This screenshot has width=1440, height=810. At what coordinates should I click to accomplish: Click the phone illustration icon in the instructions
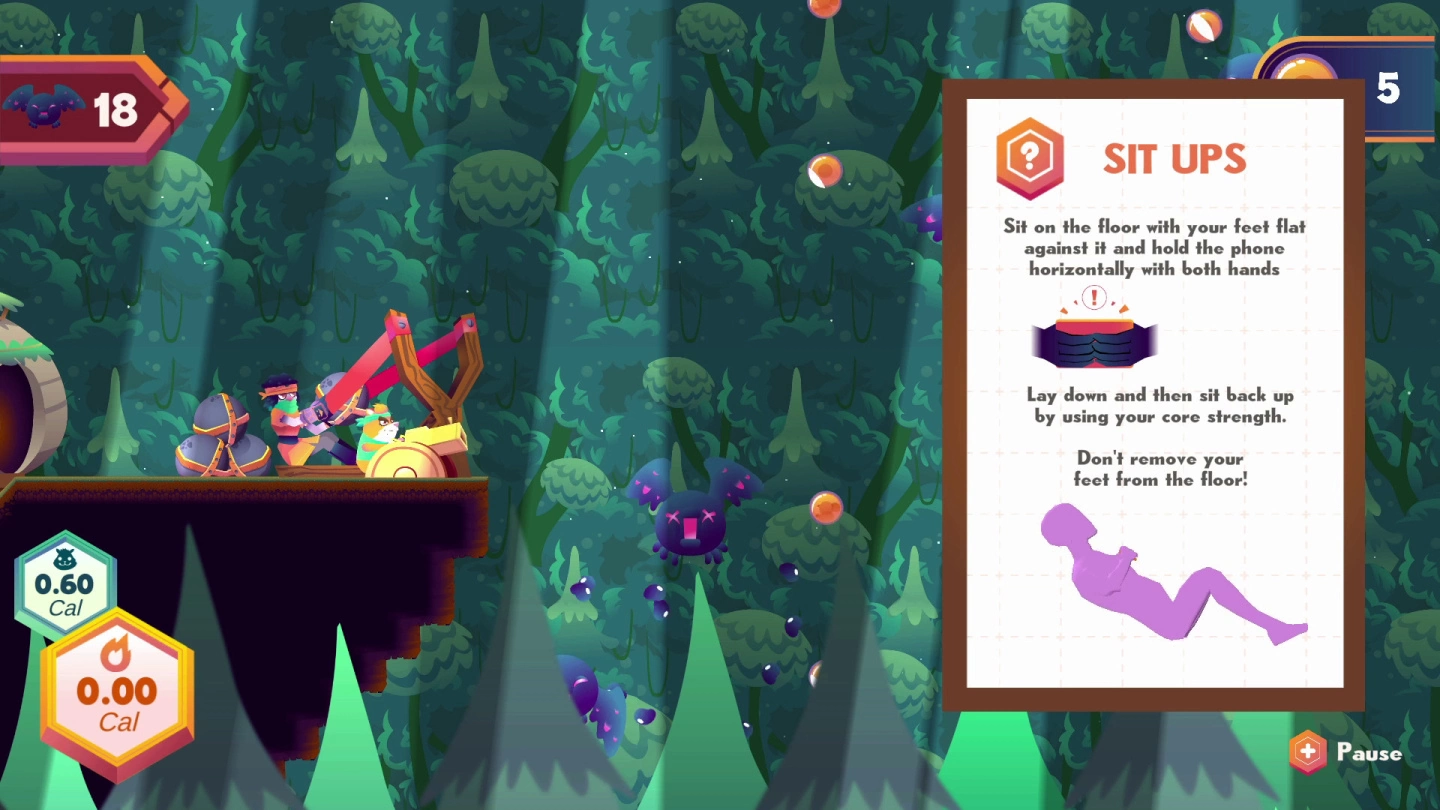click(1093, 338)
